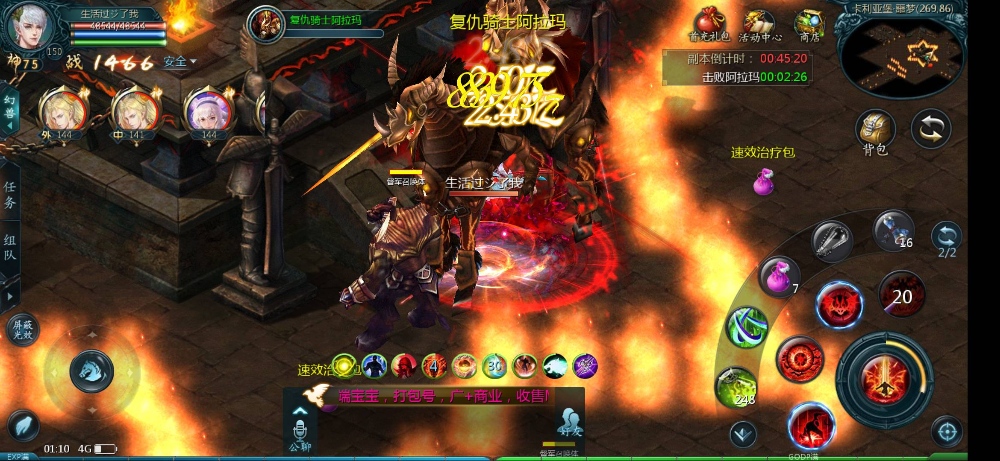The height and width of the screenshot is (461, 1000).
Task: Click the swap arrows button beside backpack
Action: click(931, 129)
